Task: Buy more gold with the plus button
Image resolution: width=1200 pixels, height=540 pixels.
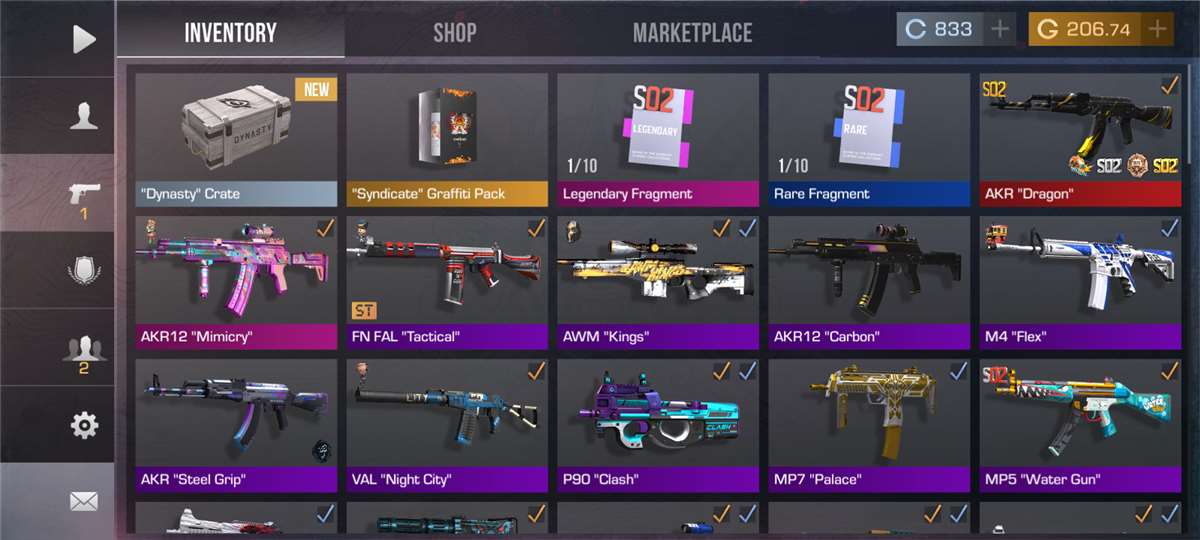Action: 1158,29
